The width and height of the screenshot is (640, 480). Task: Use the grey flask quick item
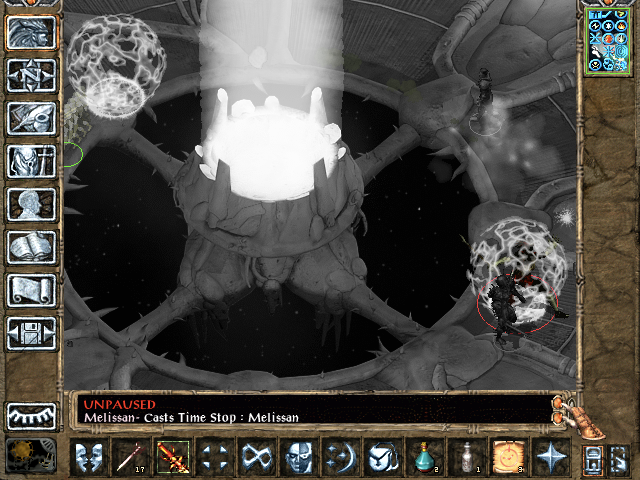tap(466, 458)
